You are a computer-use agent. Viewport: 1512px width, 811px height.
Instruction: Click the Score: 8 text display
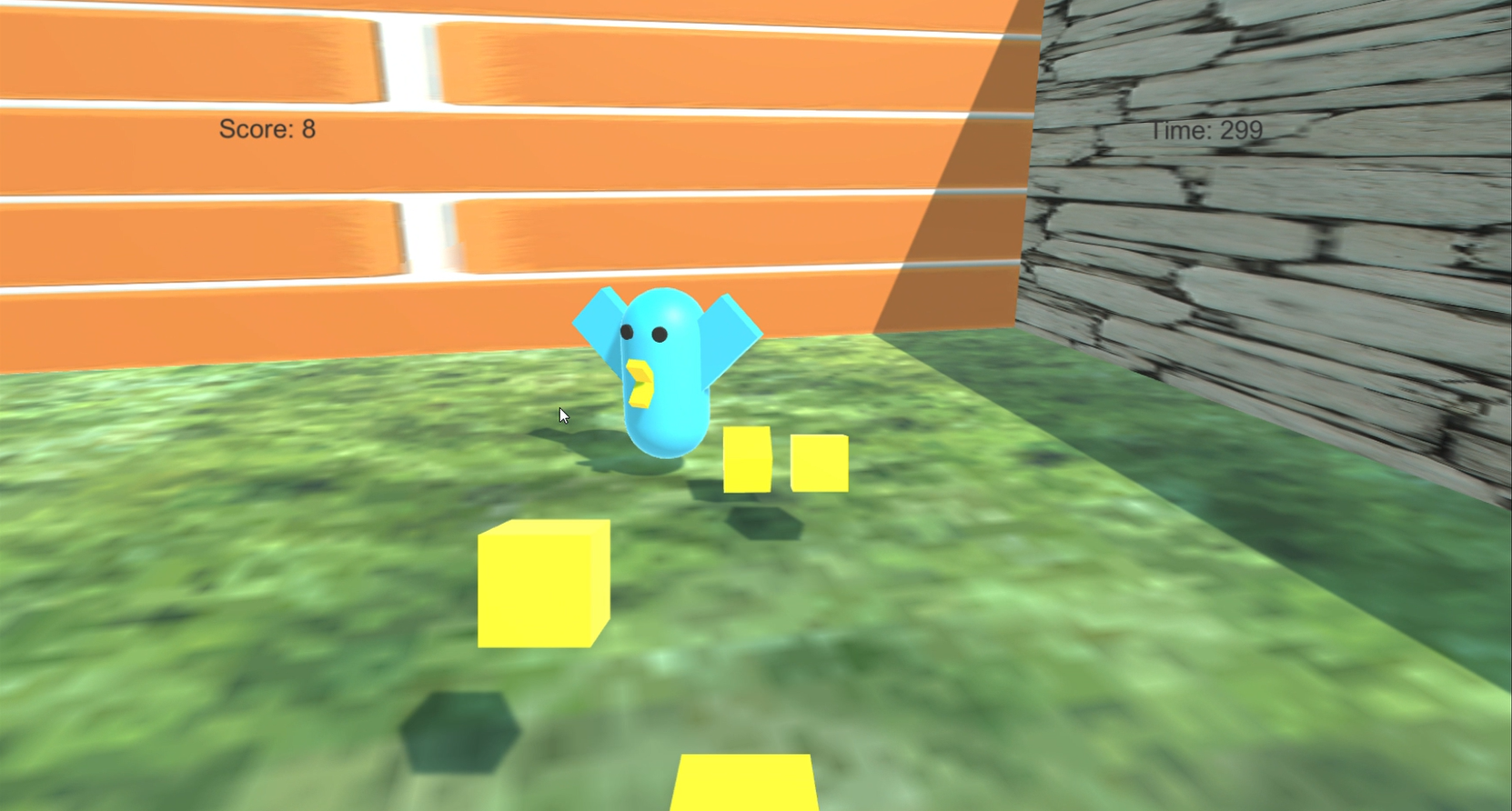coord(267,128)
